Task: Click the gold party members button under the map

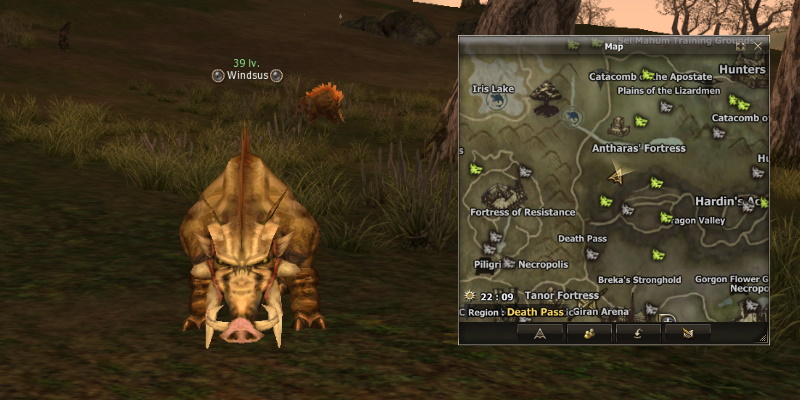Action: click(588, 333)
